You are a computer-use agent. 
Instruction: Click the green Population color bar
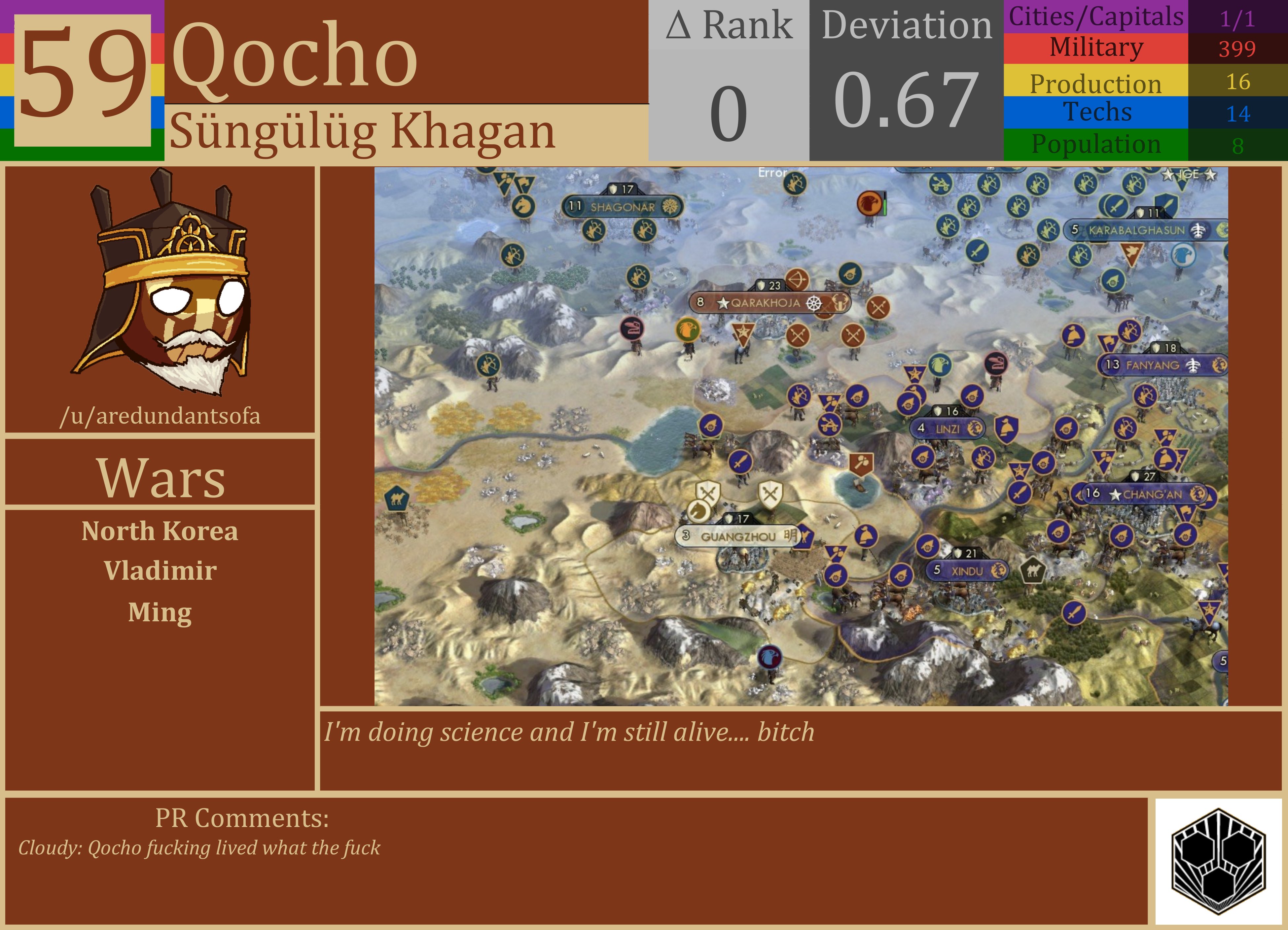[x=1096, y=143]
